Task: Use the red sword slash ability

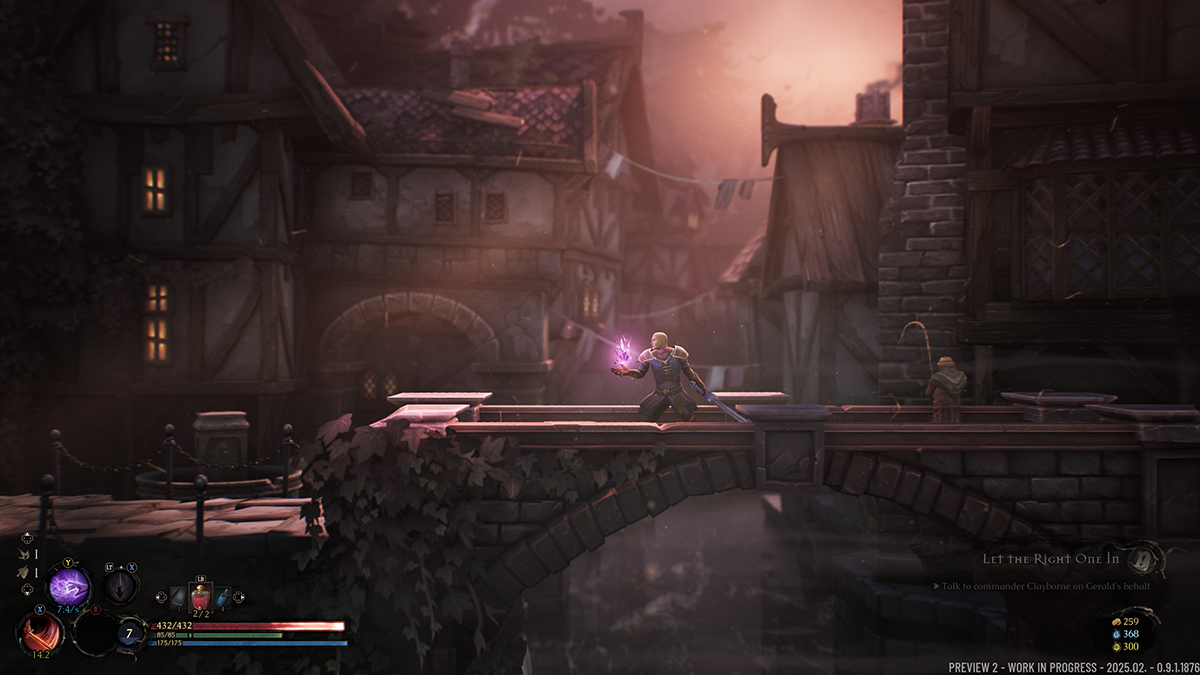Action: click(x=41, y=633)
